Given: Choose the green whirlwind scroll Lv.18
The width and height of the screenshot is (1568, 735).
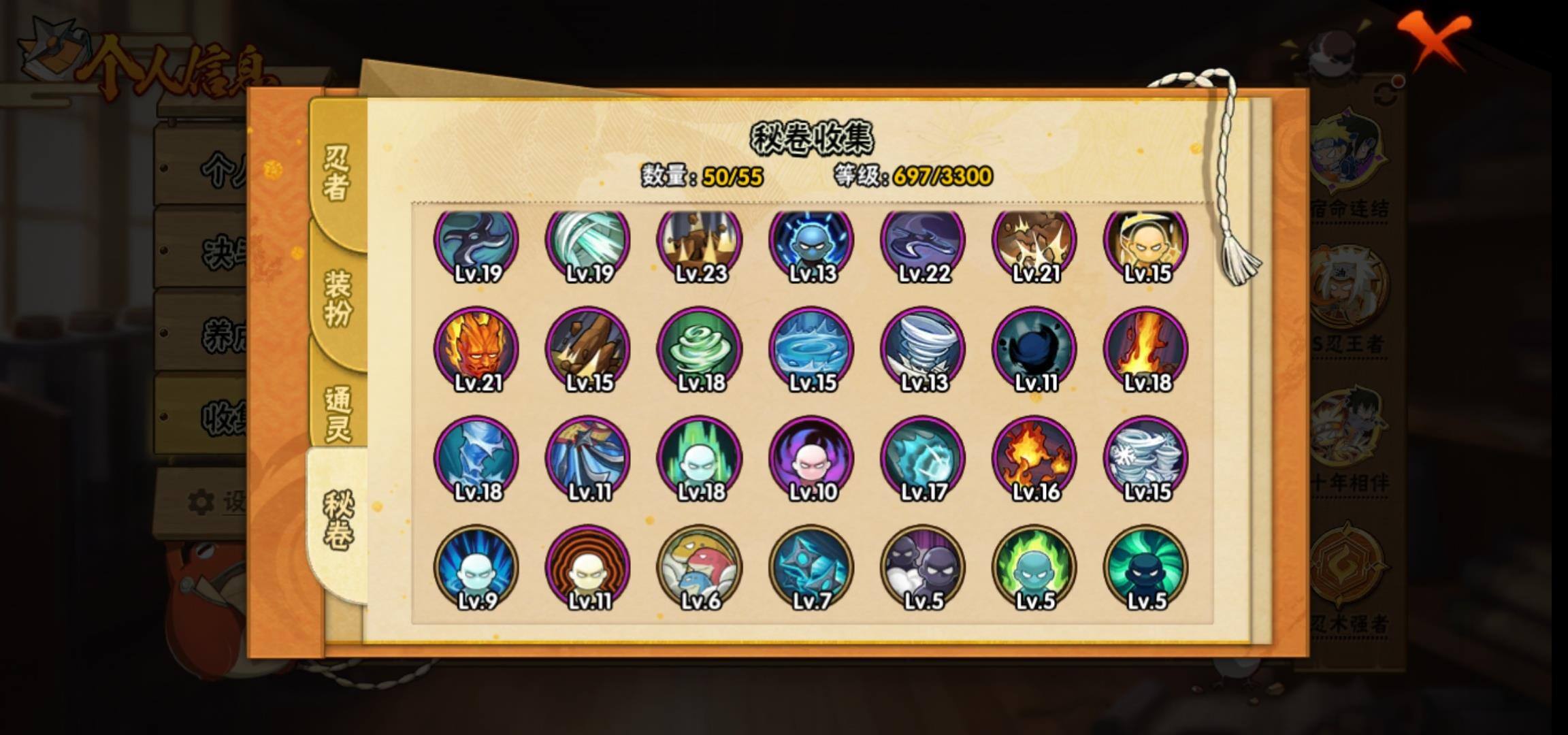Looking at the screenshot, I should [700, 348].
